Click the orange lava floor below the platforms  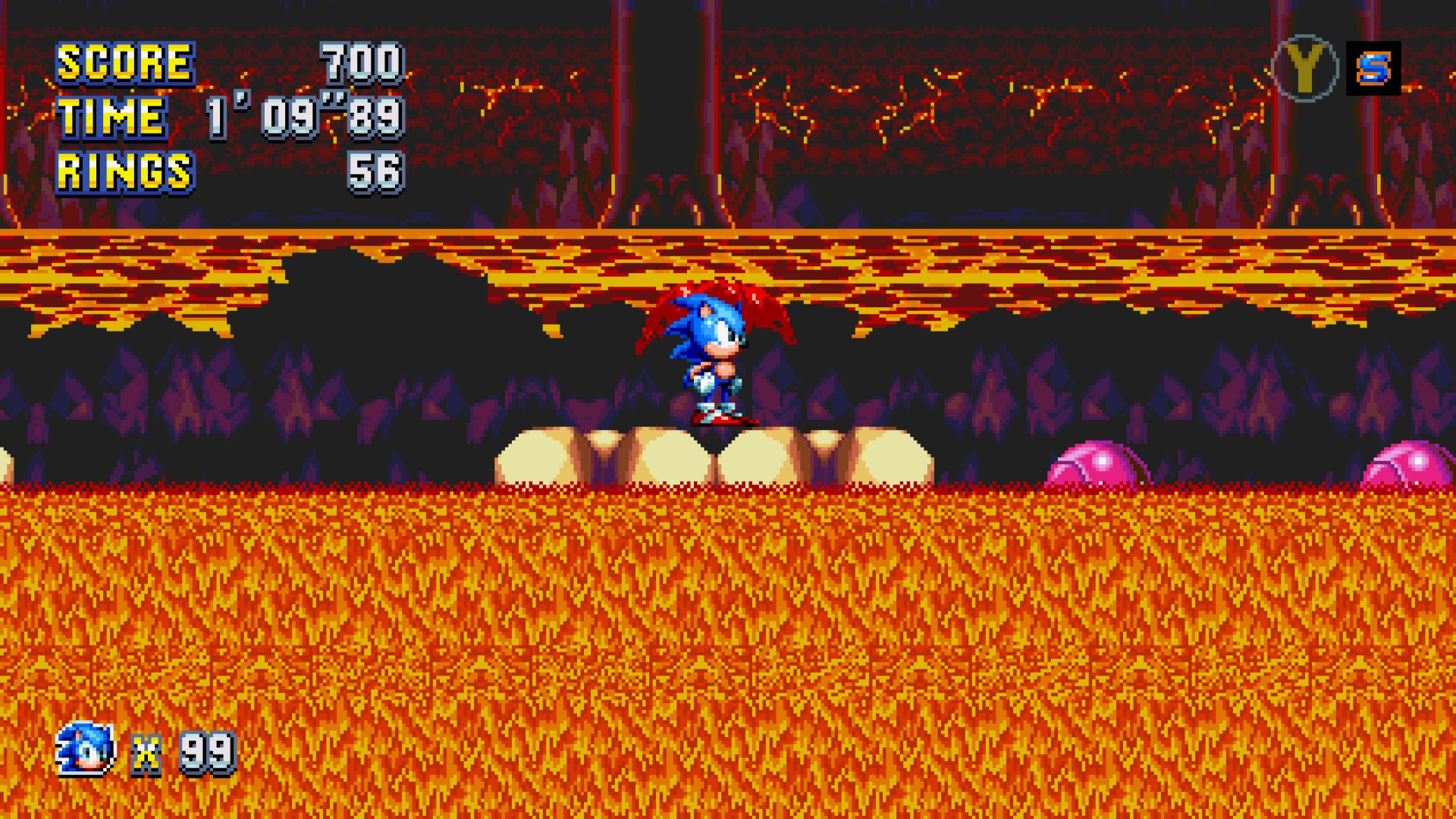(728, 645)
